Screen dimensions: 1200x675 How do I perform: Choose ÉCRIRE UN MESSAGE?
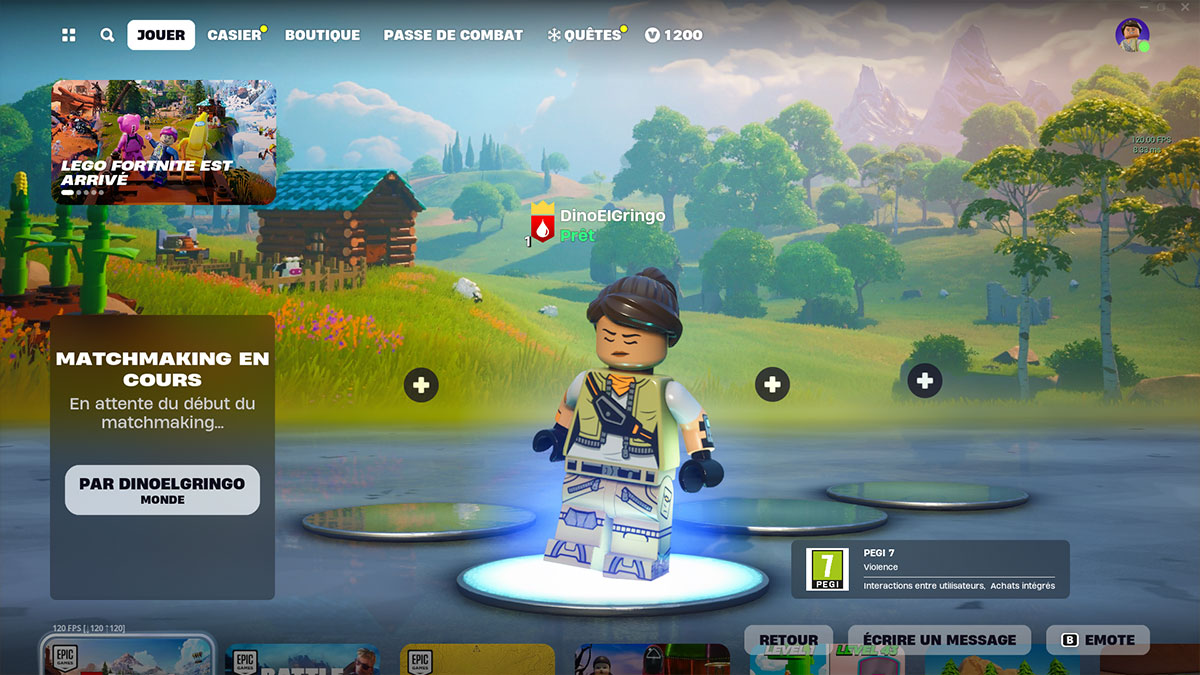pos(939,640)
